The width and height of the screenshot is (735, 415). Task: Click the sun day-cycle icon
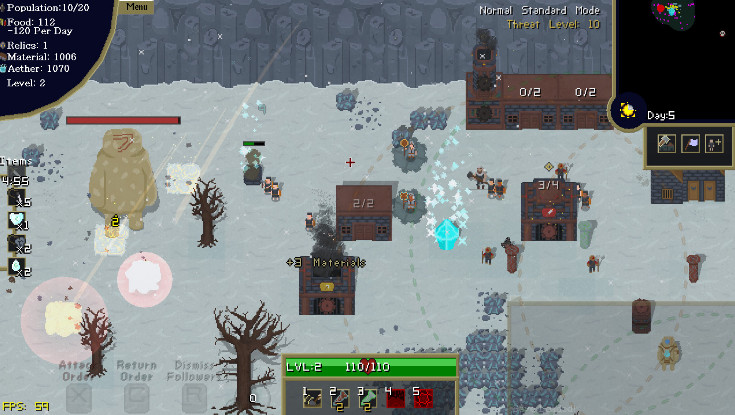[629, 110]
